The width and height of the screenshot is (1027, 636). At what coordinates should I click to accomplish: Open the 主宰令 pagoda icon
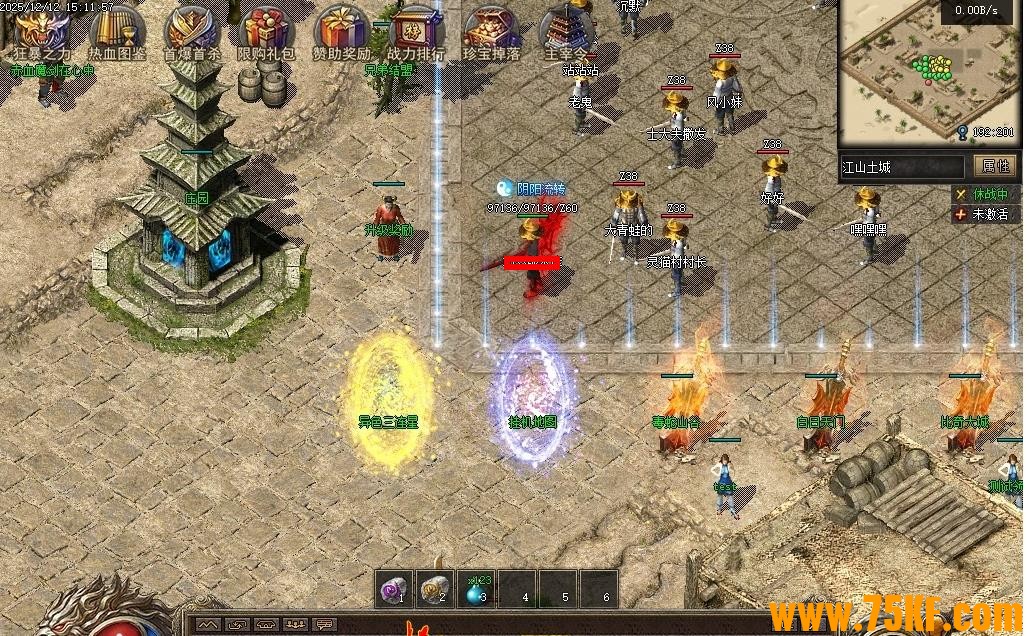point(567,30)
